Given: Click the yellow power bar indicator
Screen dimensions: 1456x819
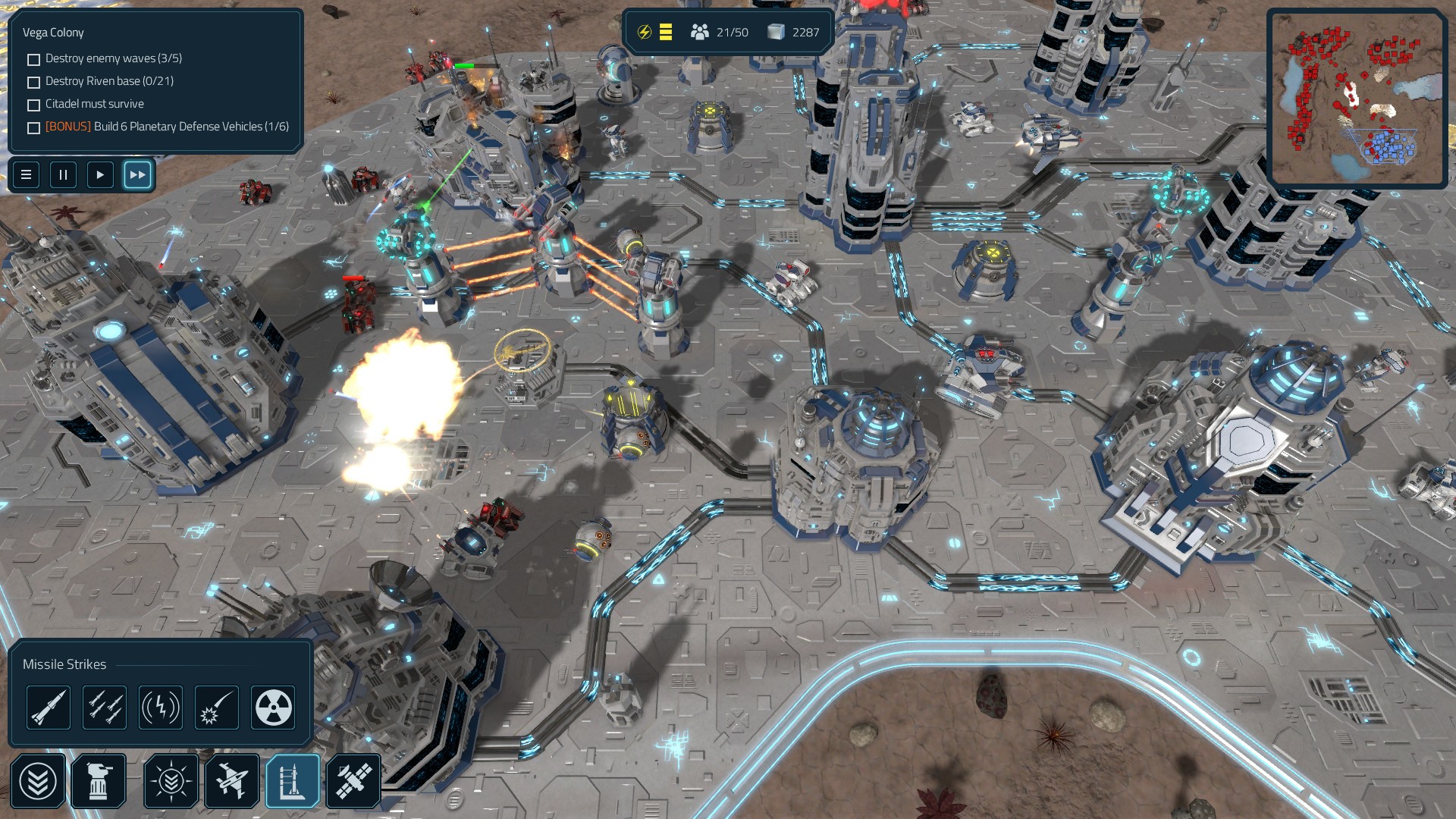Looking at the screenshot, I should coord(665,32).
